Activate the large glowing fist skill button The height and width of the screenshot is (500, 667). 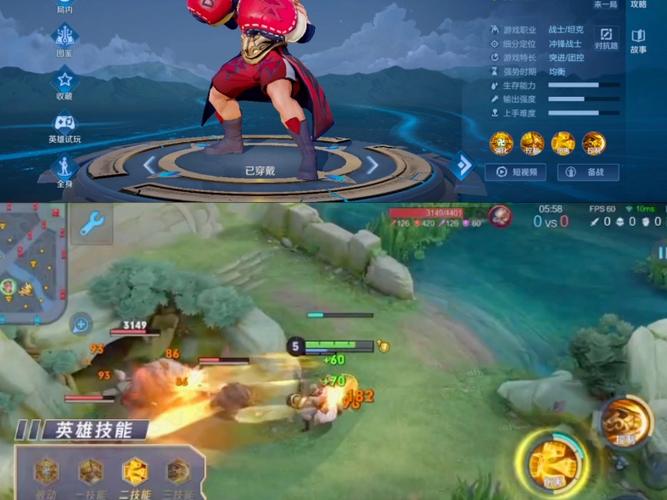tap(552, 463)
